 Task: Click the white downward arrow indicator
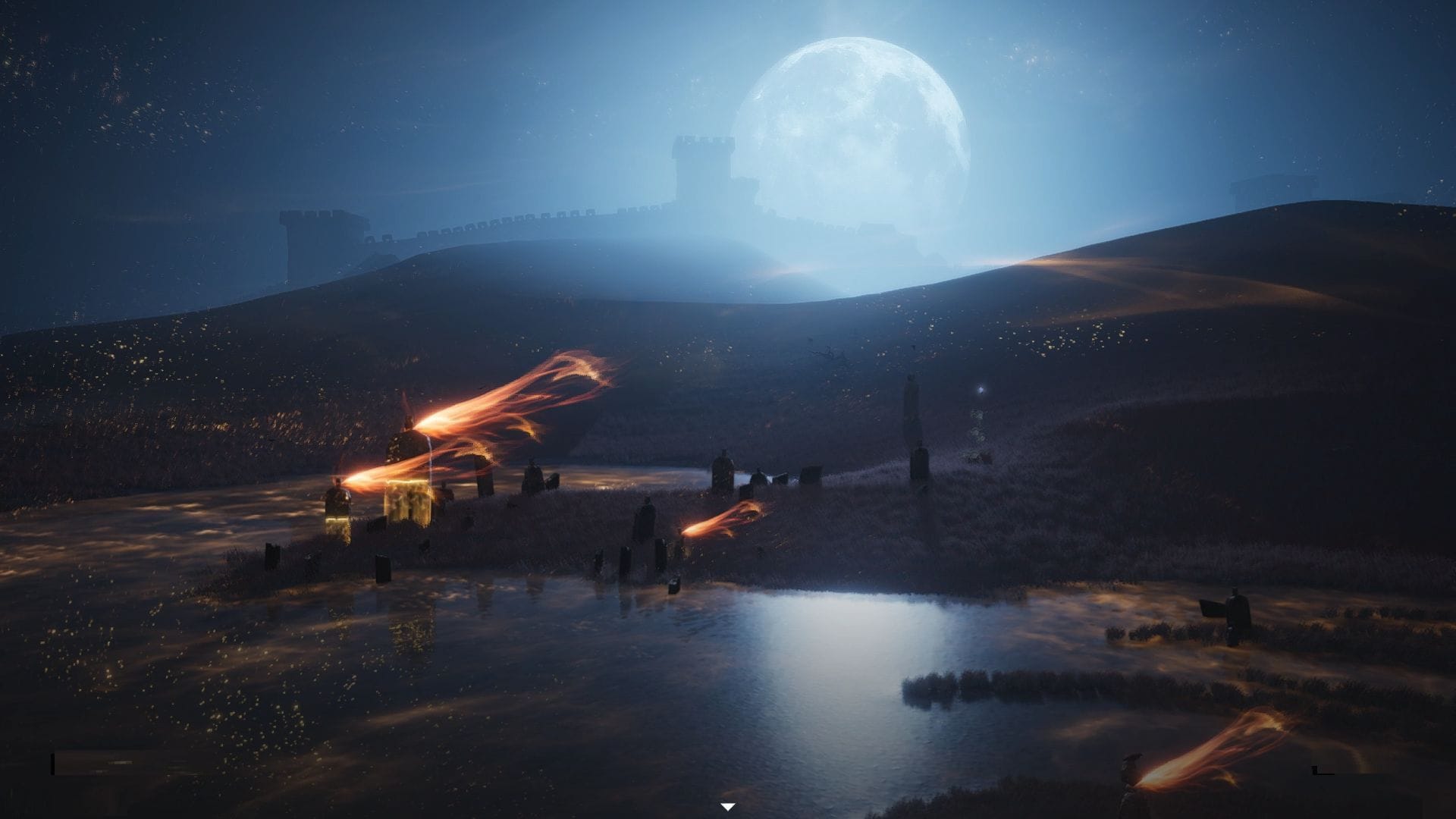[728, 807]
